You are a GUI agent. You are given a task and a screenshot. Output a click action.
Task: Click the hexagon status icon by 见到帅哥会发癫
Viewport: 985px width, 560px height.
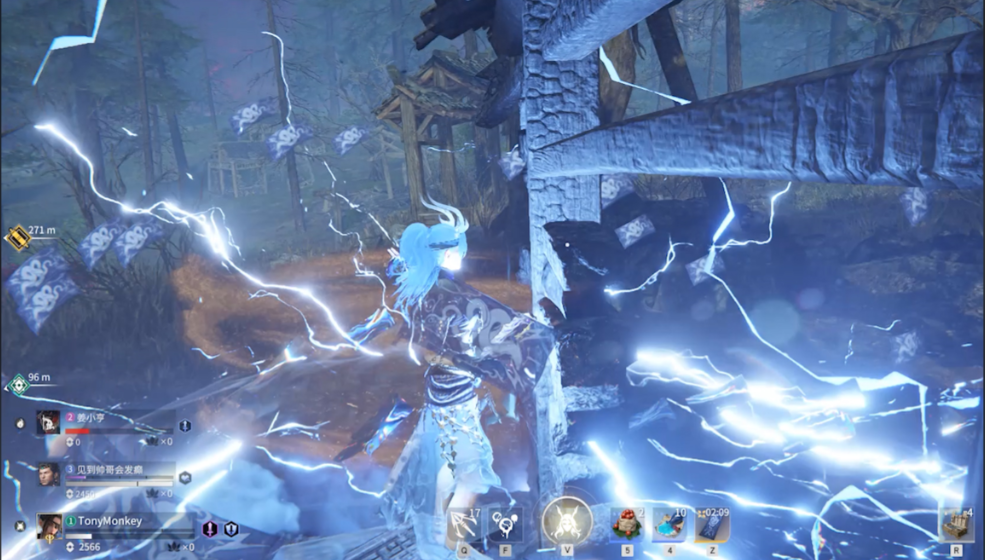pyautogui.click(x=184, y=478)
